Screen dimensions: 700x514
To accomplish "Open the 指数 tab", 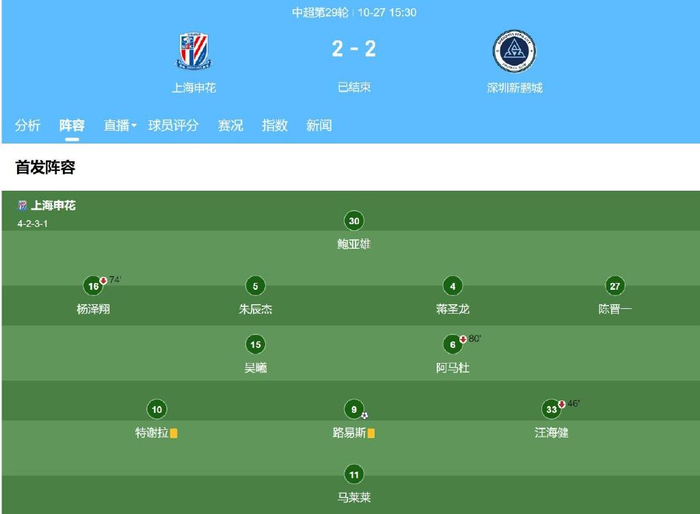I will tap(275, 125).
